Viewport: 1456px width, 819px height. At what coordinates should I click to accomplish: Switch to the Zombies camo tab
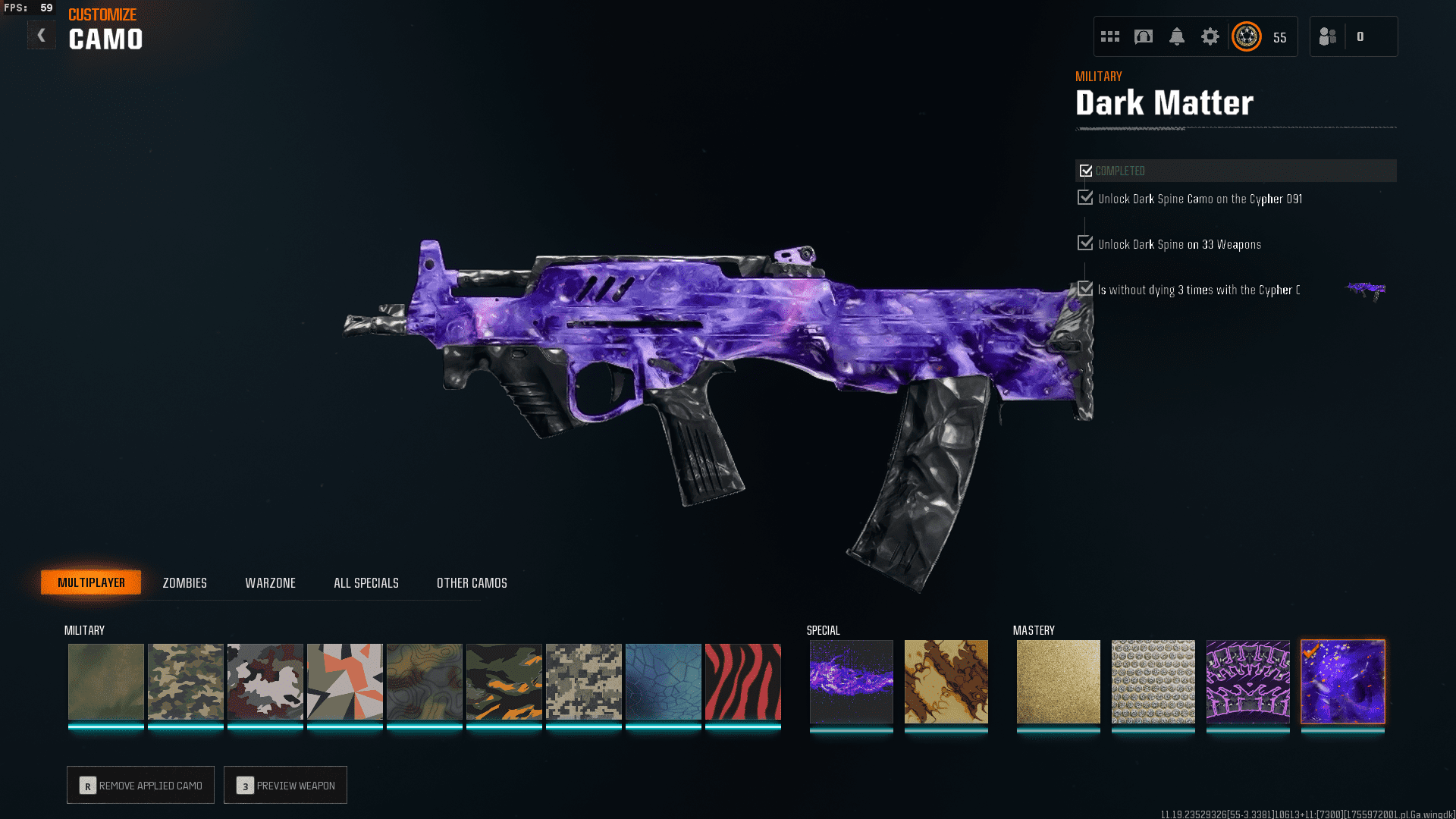[x=184, y=582]
